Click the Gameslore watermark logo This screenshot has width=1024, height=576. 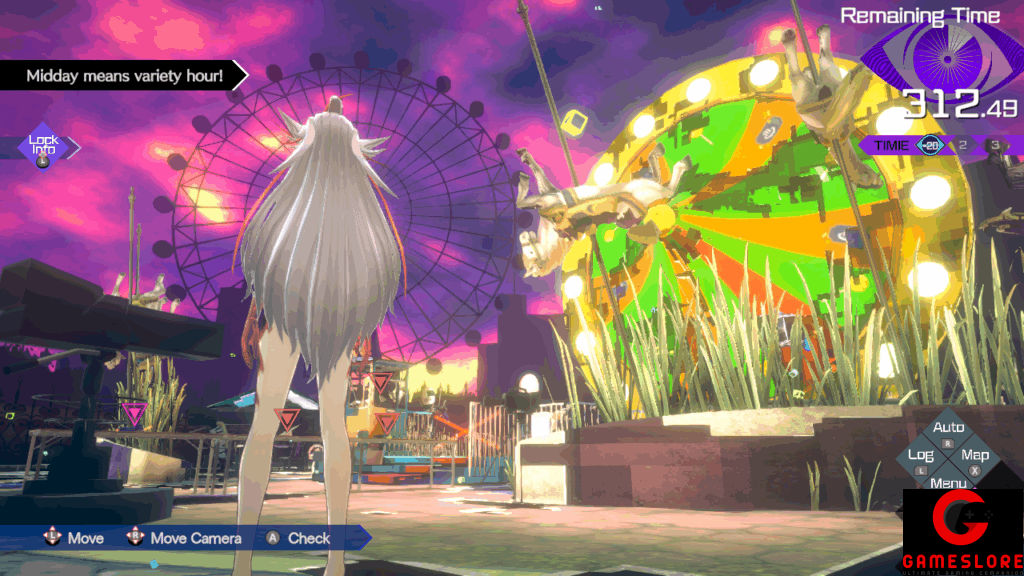tap(963, 531)
